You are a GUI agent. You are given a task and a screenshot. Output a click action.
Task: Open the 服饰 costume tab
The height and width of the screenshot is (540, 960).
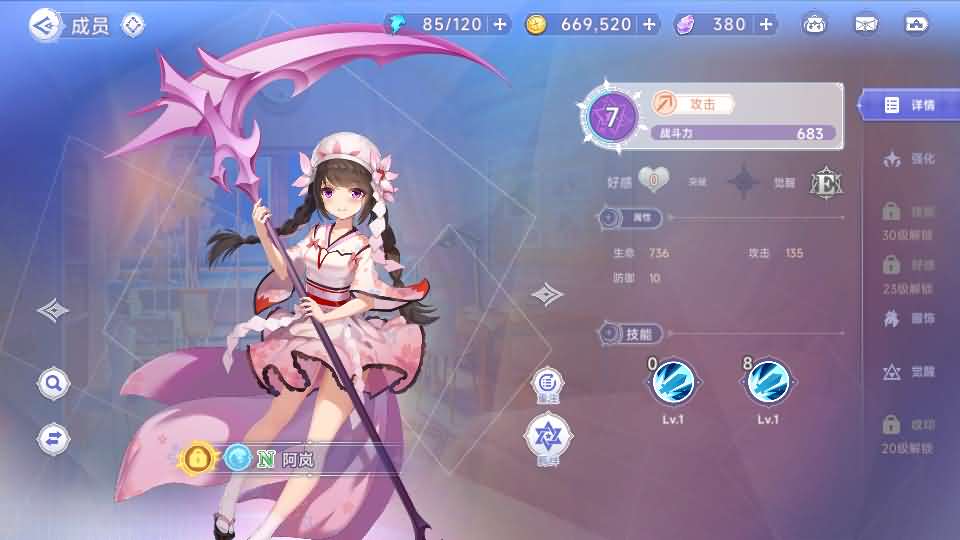909,319
